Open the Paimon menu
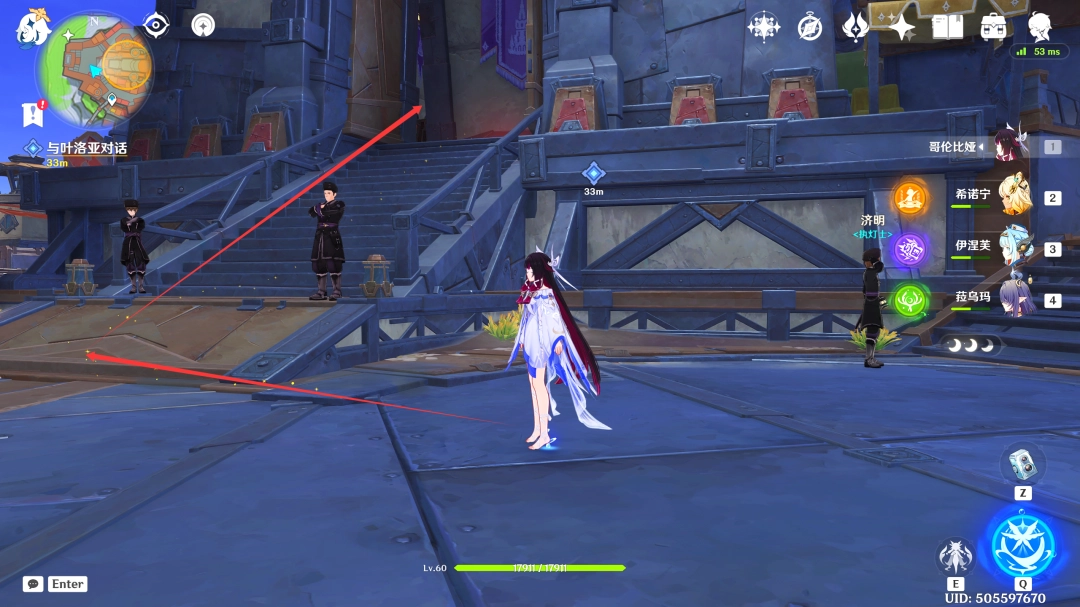Viewport: 1080px width, 607px height. tap(32, 27)
